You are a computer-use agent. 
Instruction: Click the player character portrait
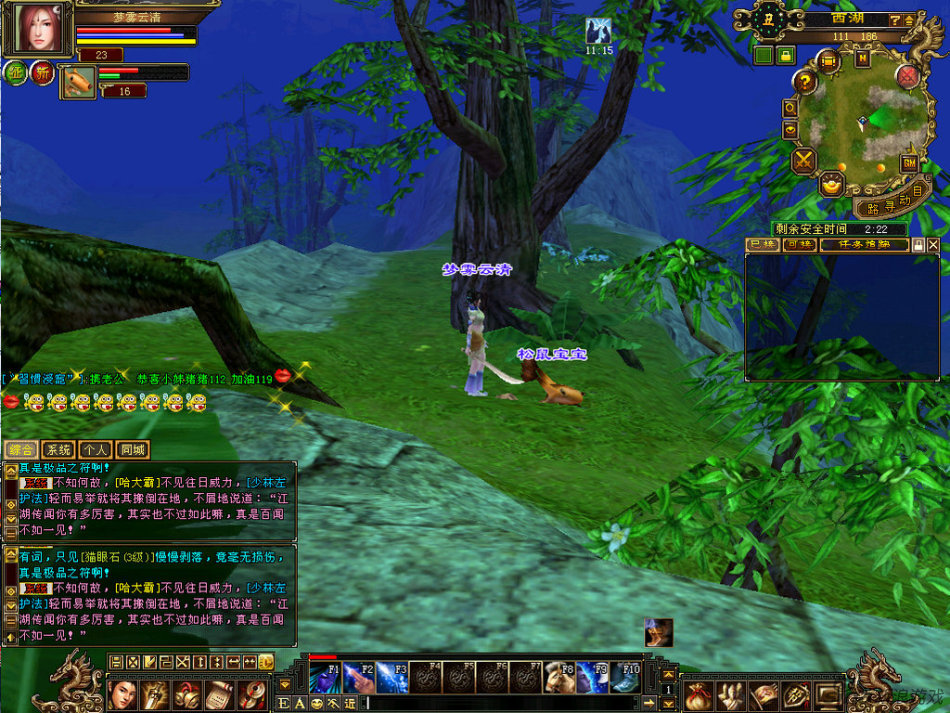click(38, 29)
